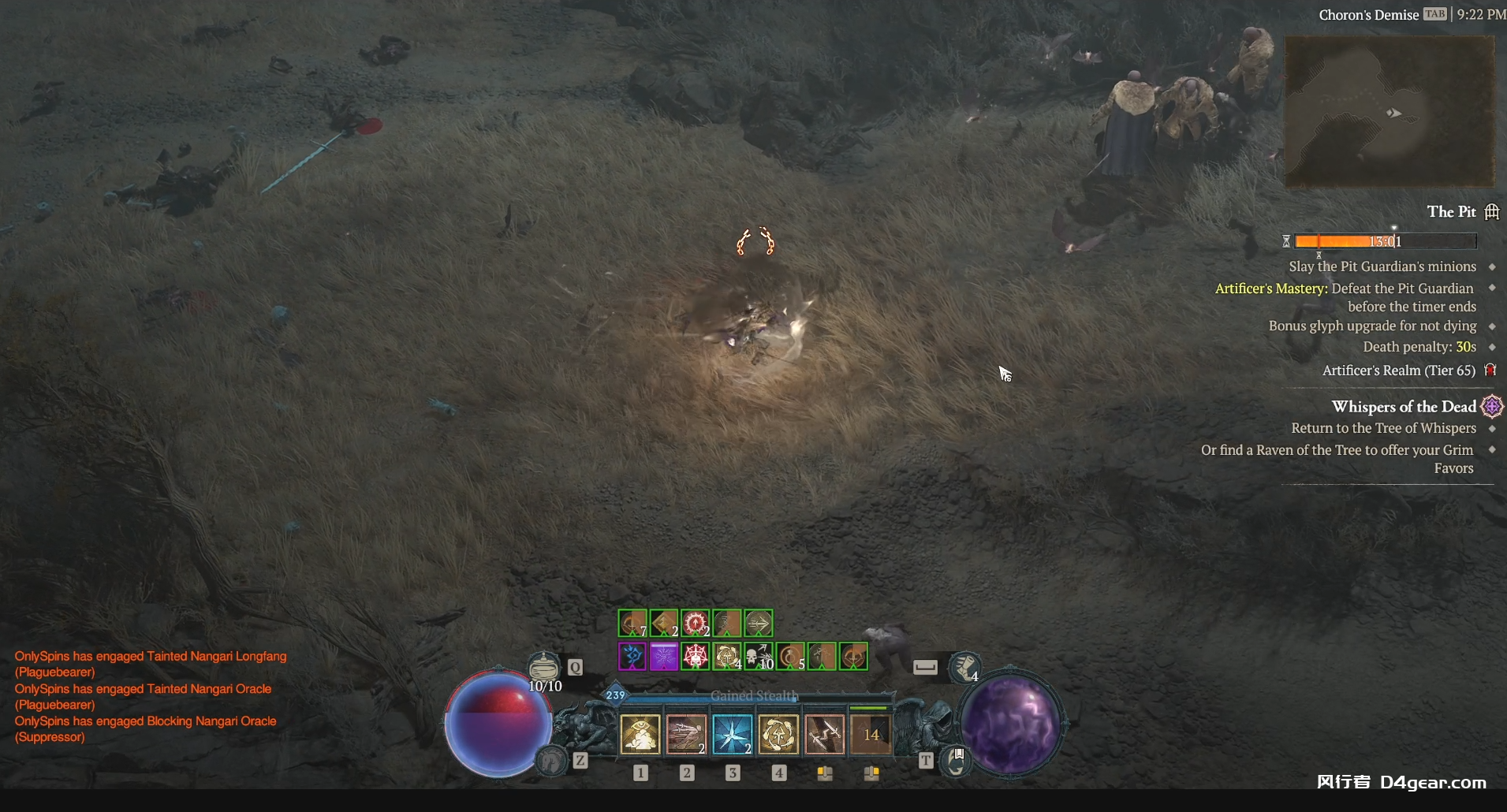Open the Artificer's Realm Tier 65 entry
The image size is (1507, 812).
(1398, 371)
